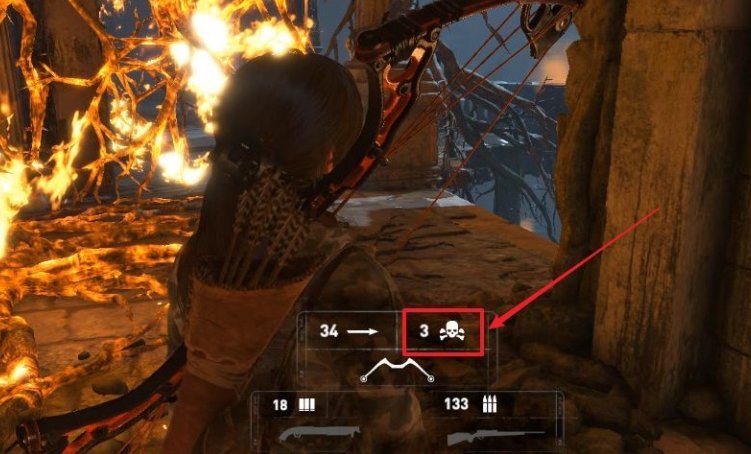Equip the assault rifle weapon slot

[494, 436]
